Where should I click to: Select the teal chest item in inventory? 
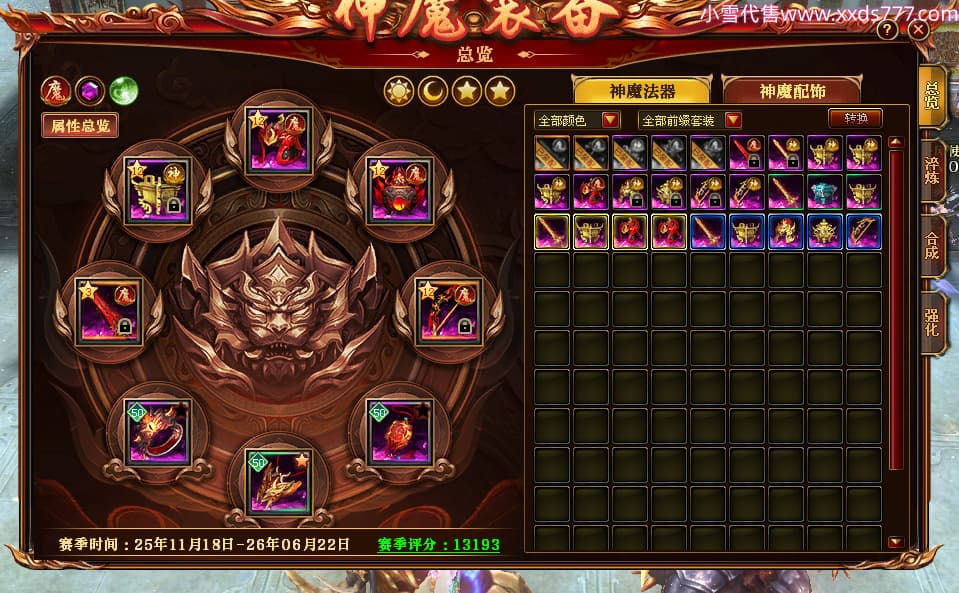[x=825, y=191]
